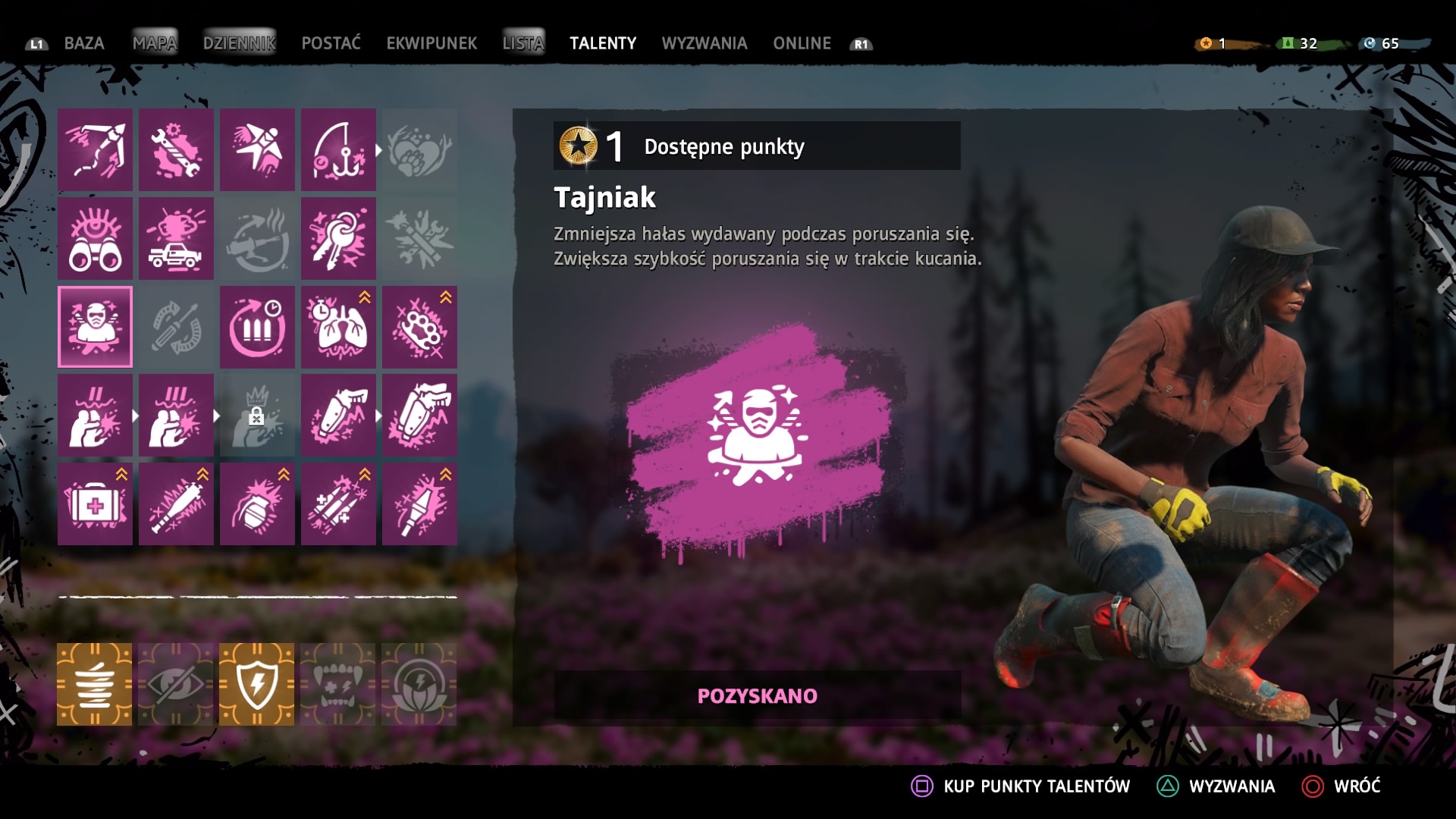Pick the binoculars talent icon

(96, 238)
